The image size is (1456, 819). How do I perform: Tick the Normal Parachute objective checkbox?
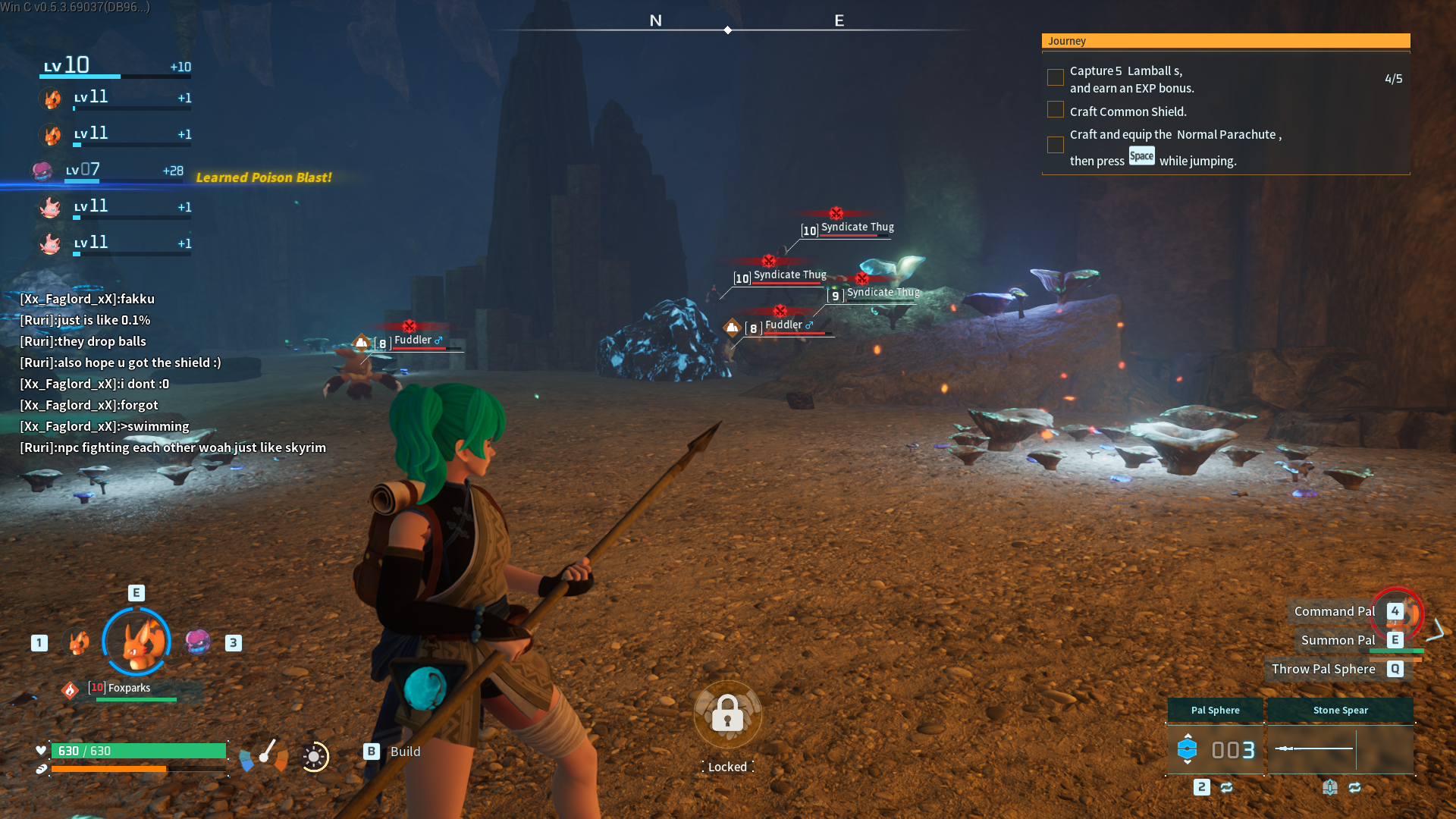pyautogui.click(x=1055, y=145)
